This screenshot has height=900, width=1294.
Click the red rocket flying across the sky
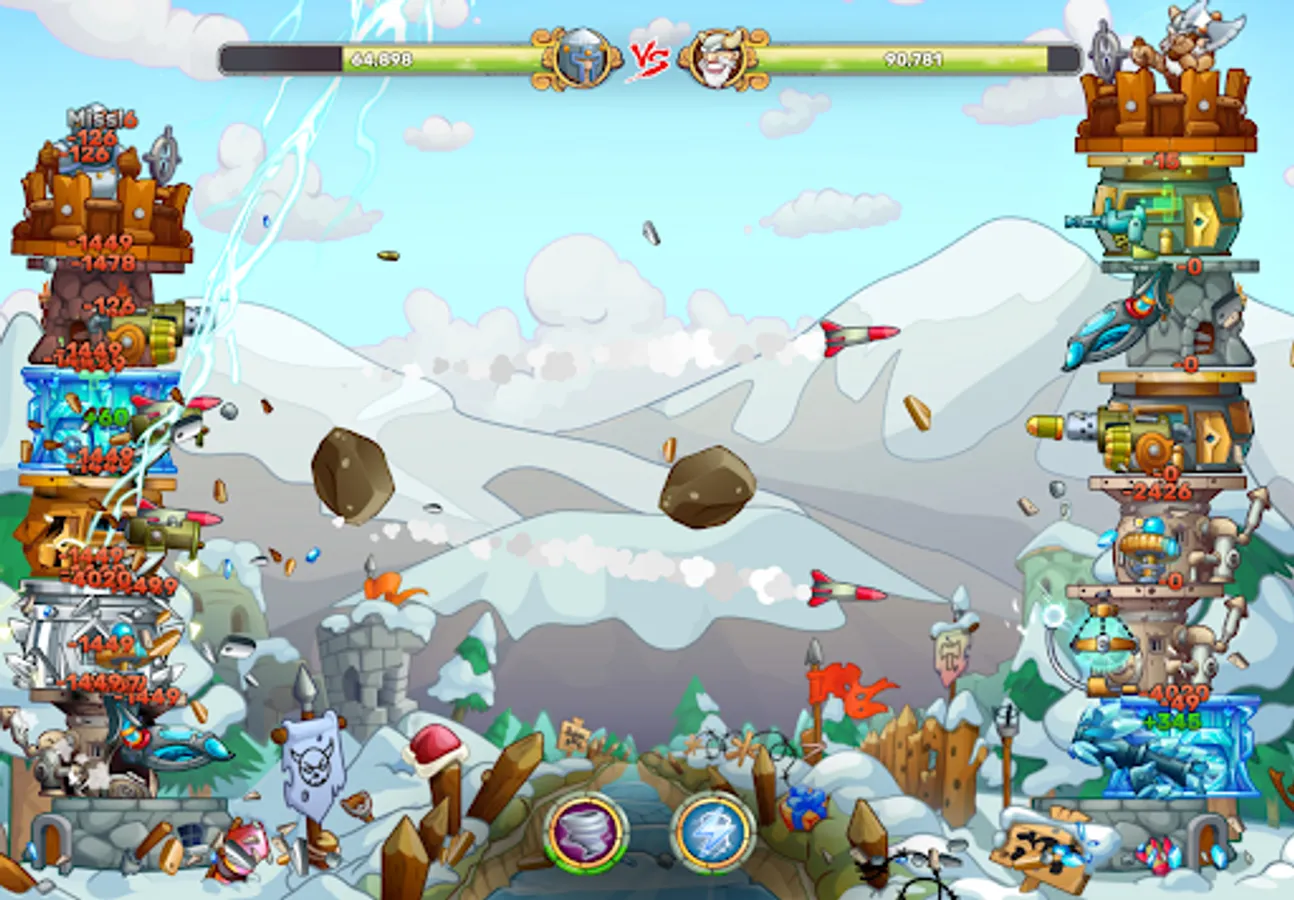845,335
